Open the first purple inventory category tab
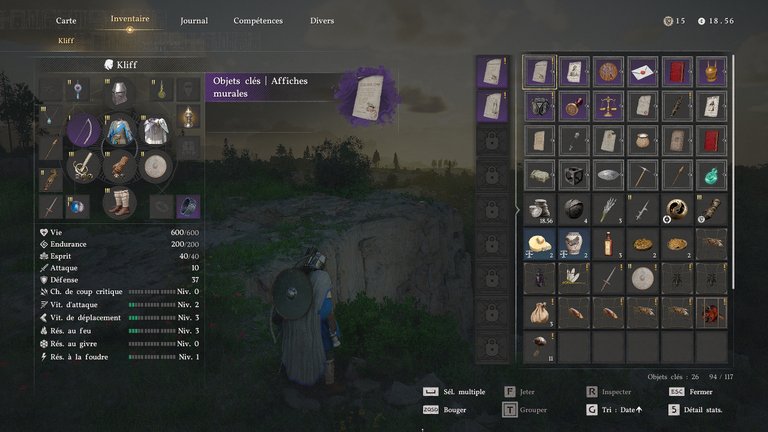 pyautogui.click(x=492, y=71)
